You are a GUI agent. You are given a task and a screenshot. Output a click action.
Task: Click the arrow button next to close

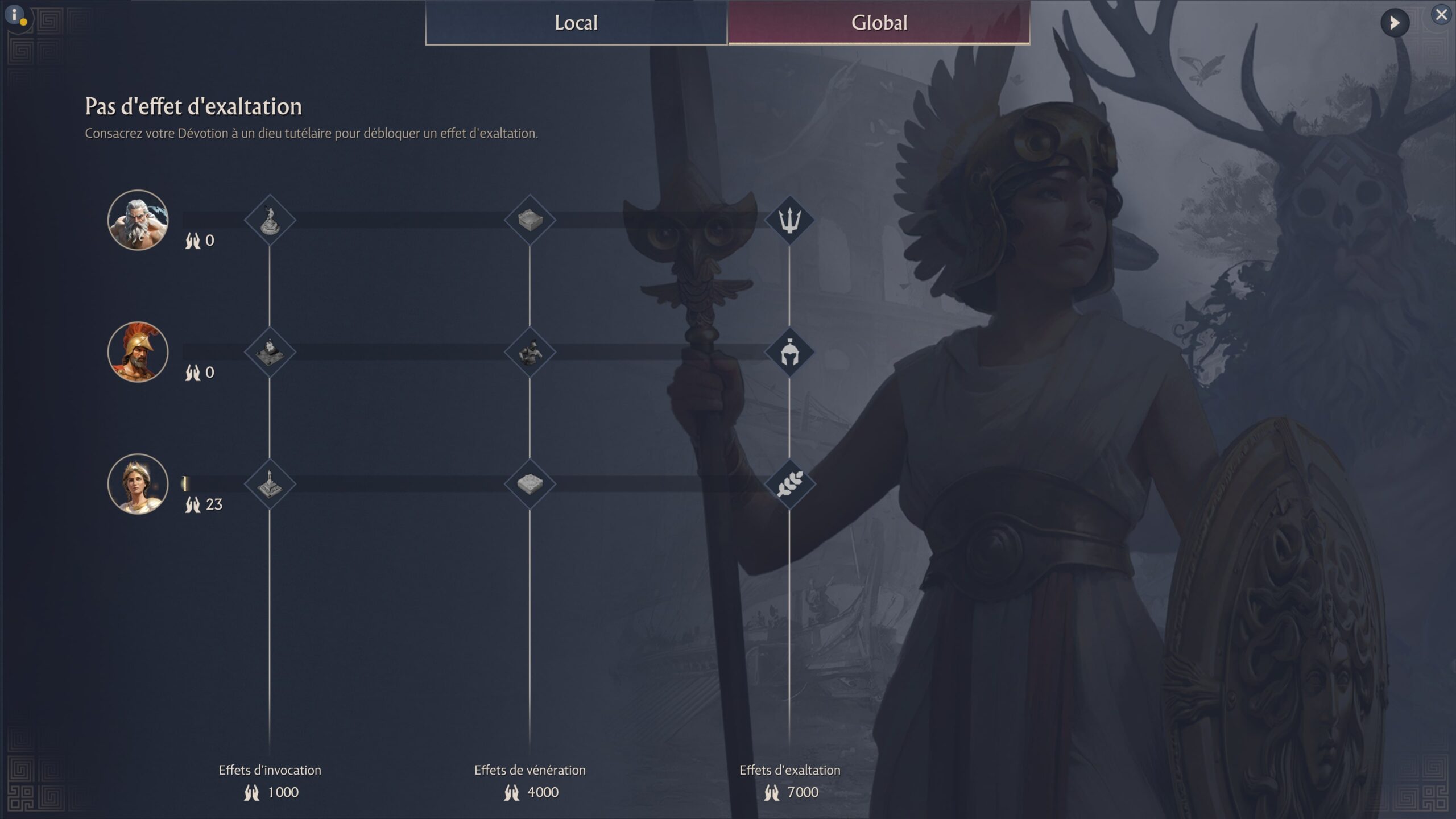(1395, 23)
